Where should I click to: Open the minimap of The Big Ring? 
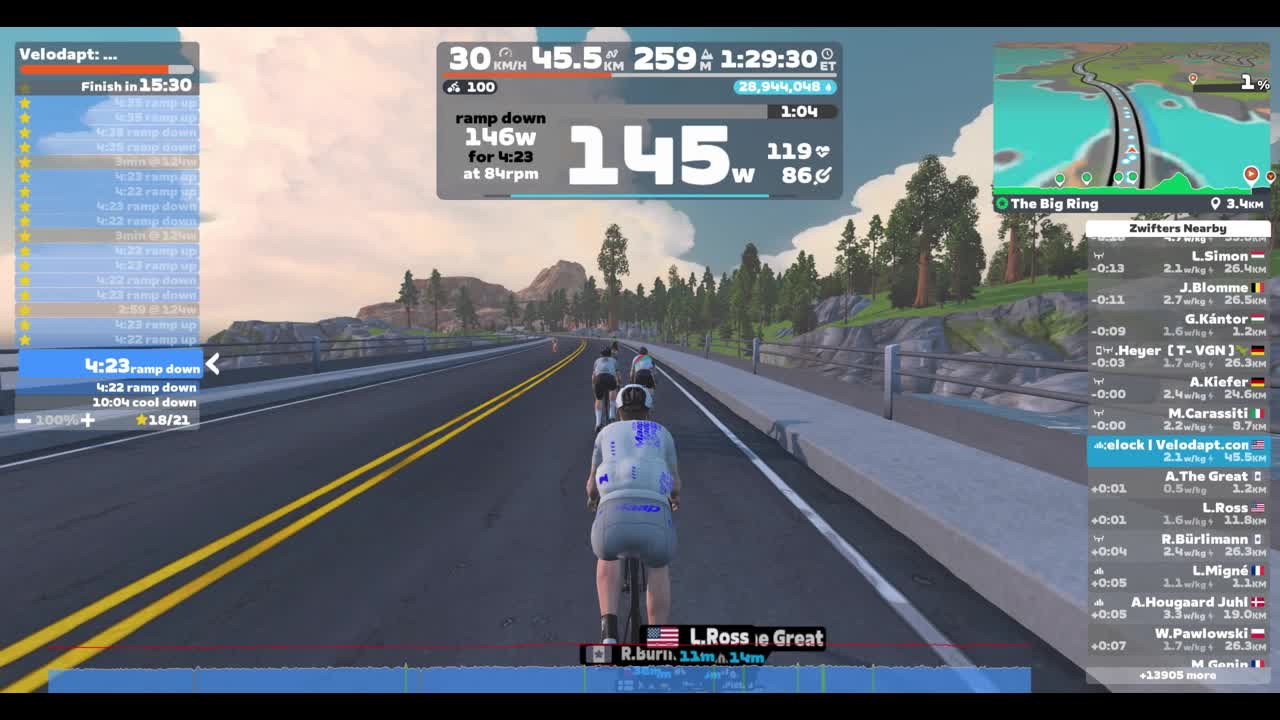click(x=1131, y=118)
